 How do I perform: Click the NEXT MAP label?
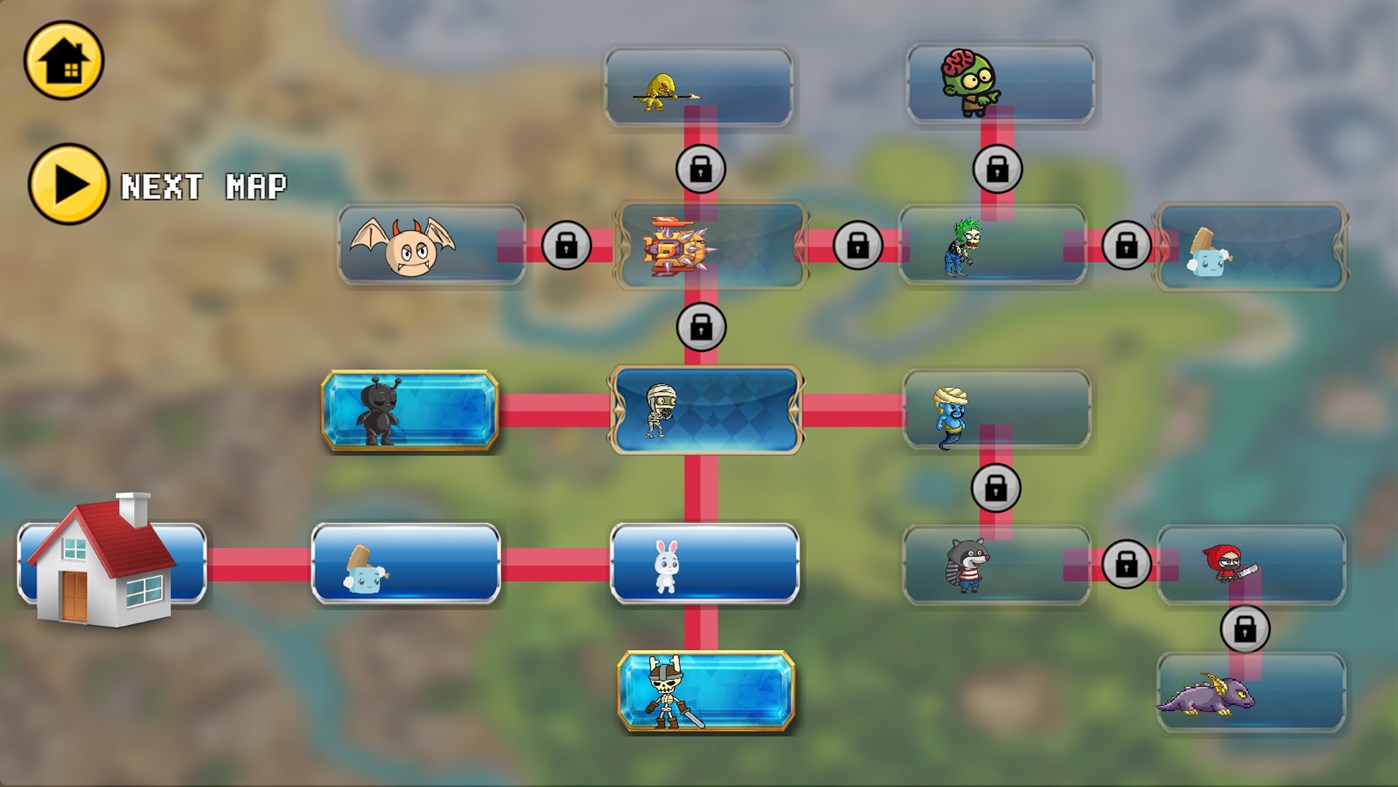pos(203,186)
